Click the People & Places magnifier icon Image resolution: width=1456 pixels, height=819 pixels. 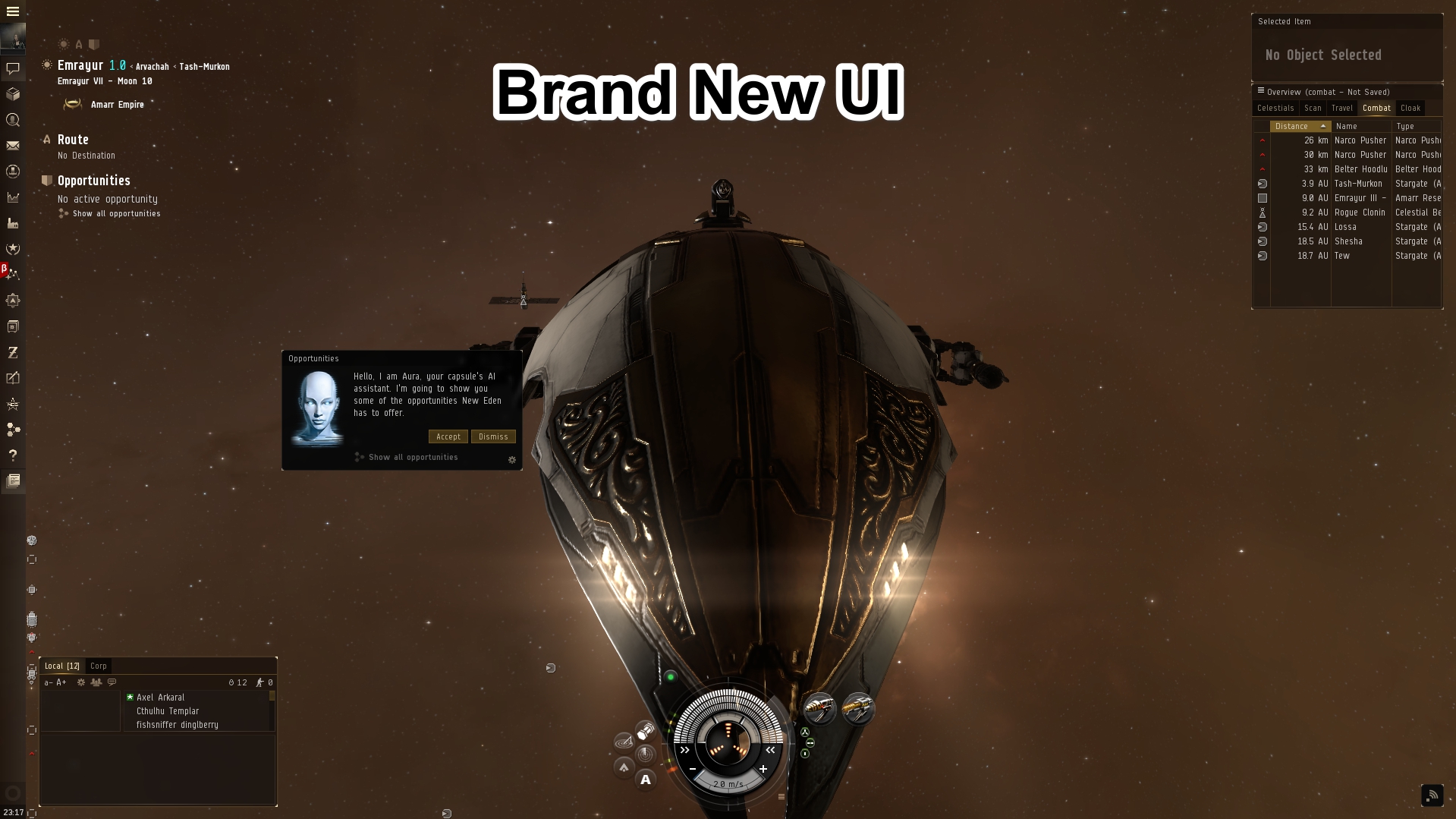[12, 120]
